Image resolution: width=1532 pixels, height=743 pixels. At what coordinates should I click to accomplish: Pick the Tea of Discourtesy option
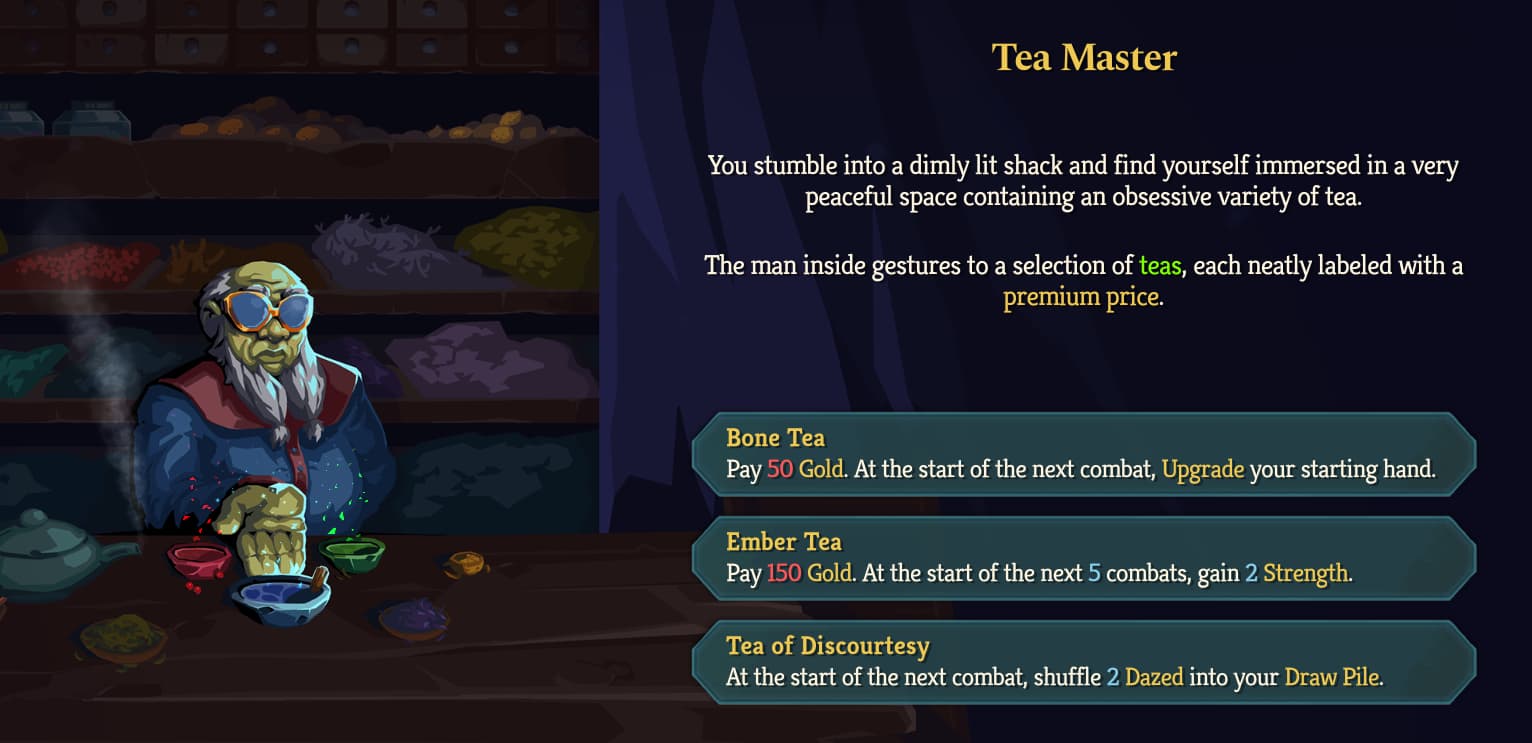1085,661
